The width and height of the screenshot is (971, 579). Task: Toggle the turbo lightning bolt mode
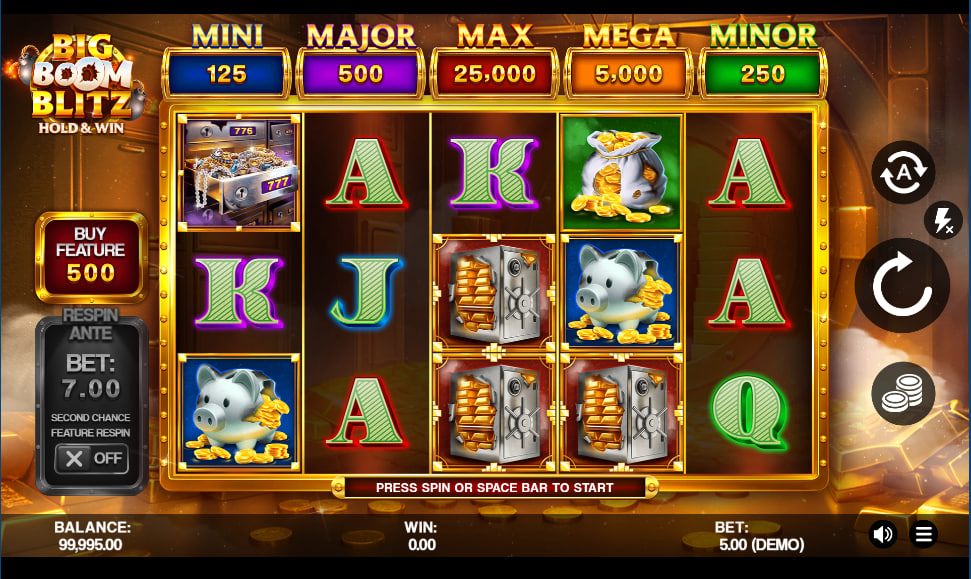tap(942, 220)
